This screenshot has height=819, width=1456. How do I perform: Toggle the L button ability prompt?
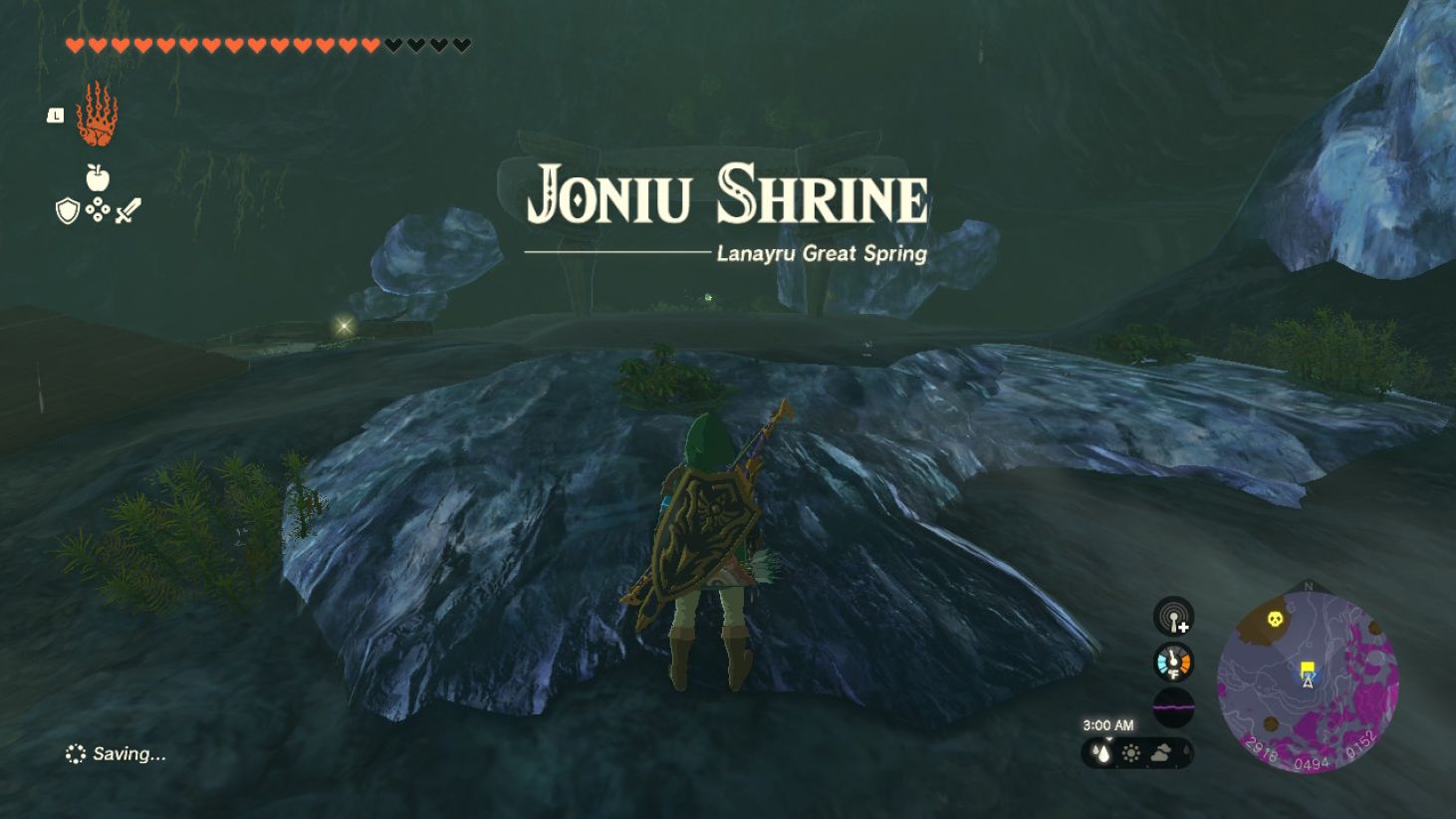(x=54, y=114)
